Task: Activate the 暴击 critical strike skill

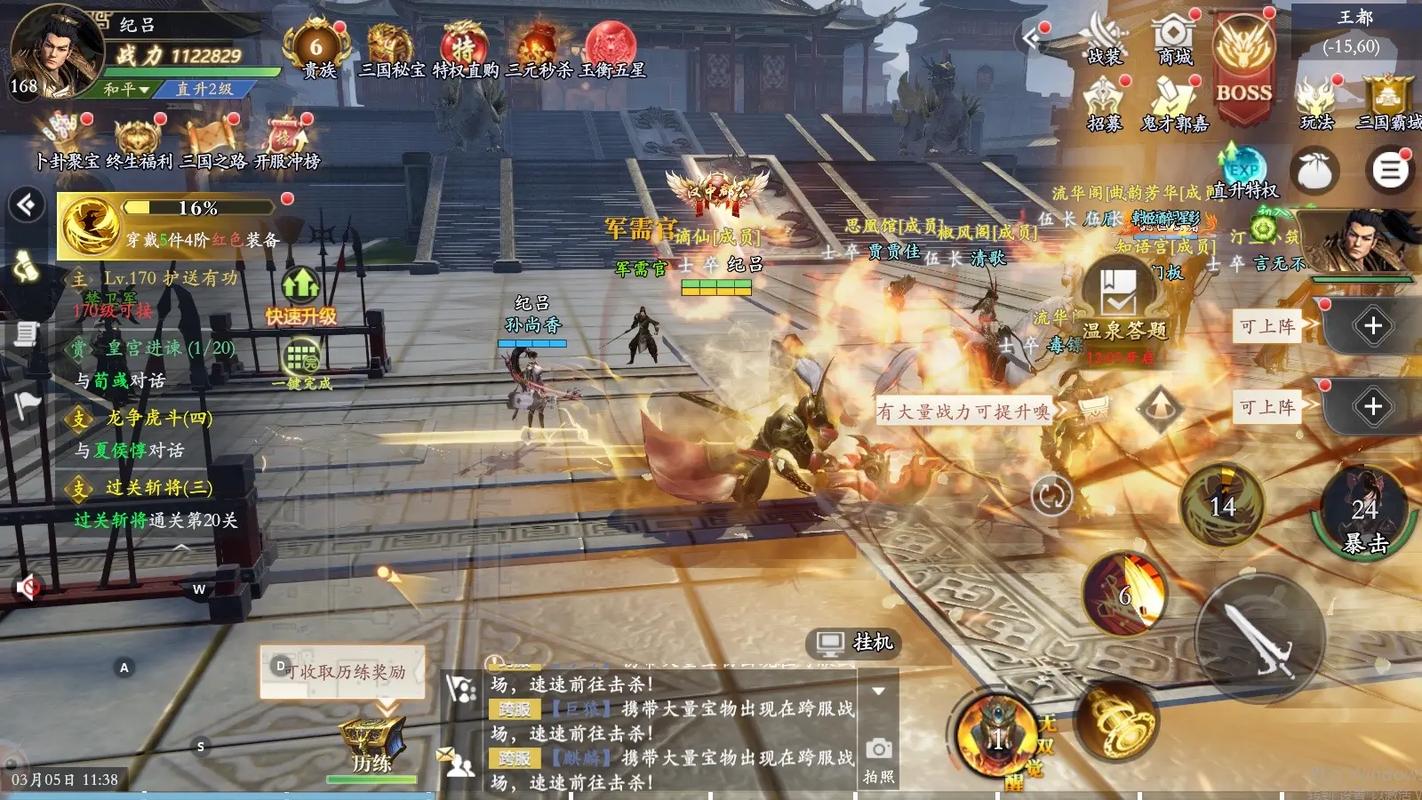Action: tap(1364, 512)
